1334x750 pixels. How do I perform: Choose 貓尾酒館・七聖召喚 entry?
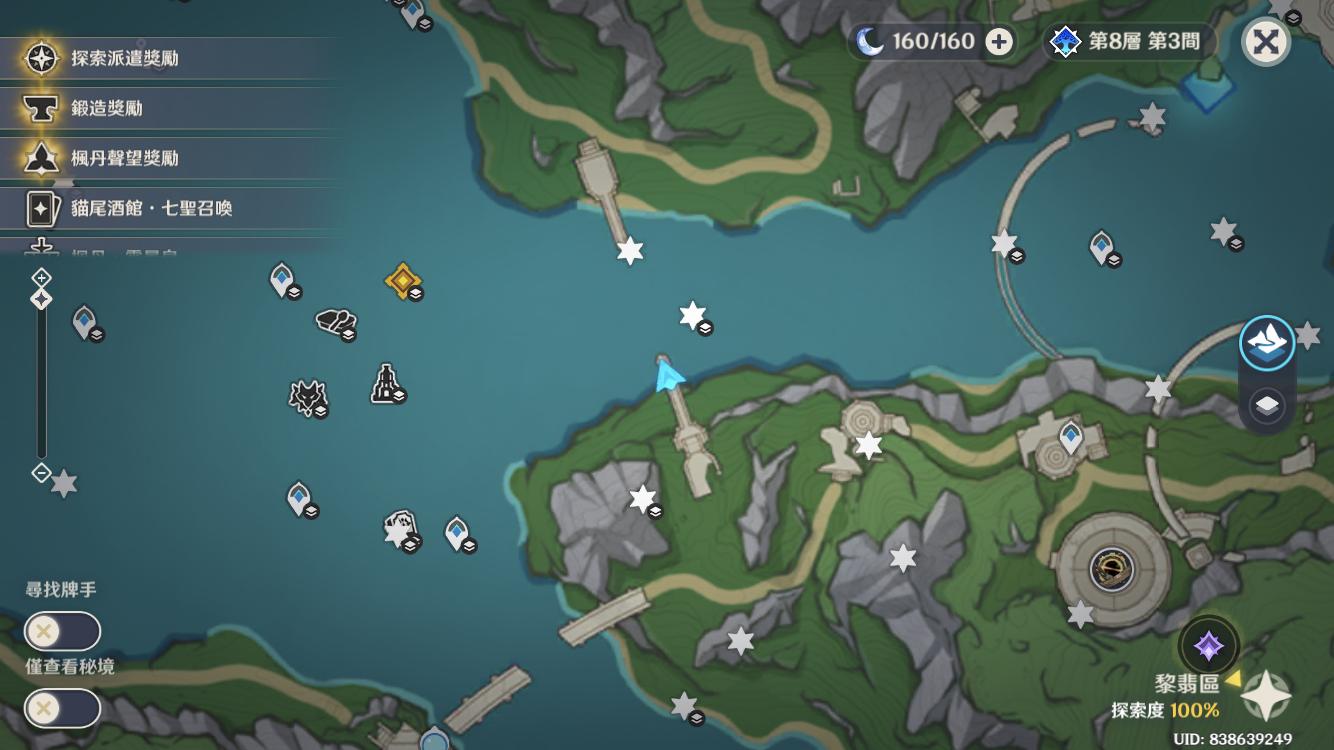[x=150, y=208]
